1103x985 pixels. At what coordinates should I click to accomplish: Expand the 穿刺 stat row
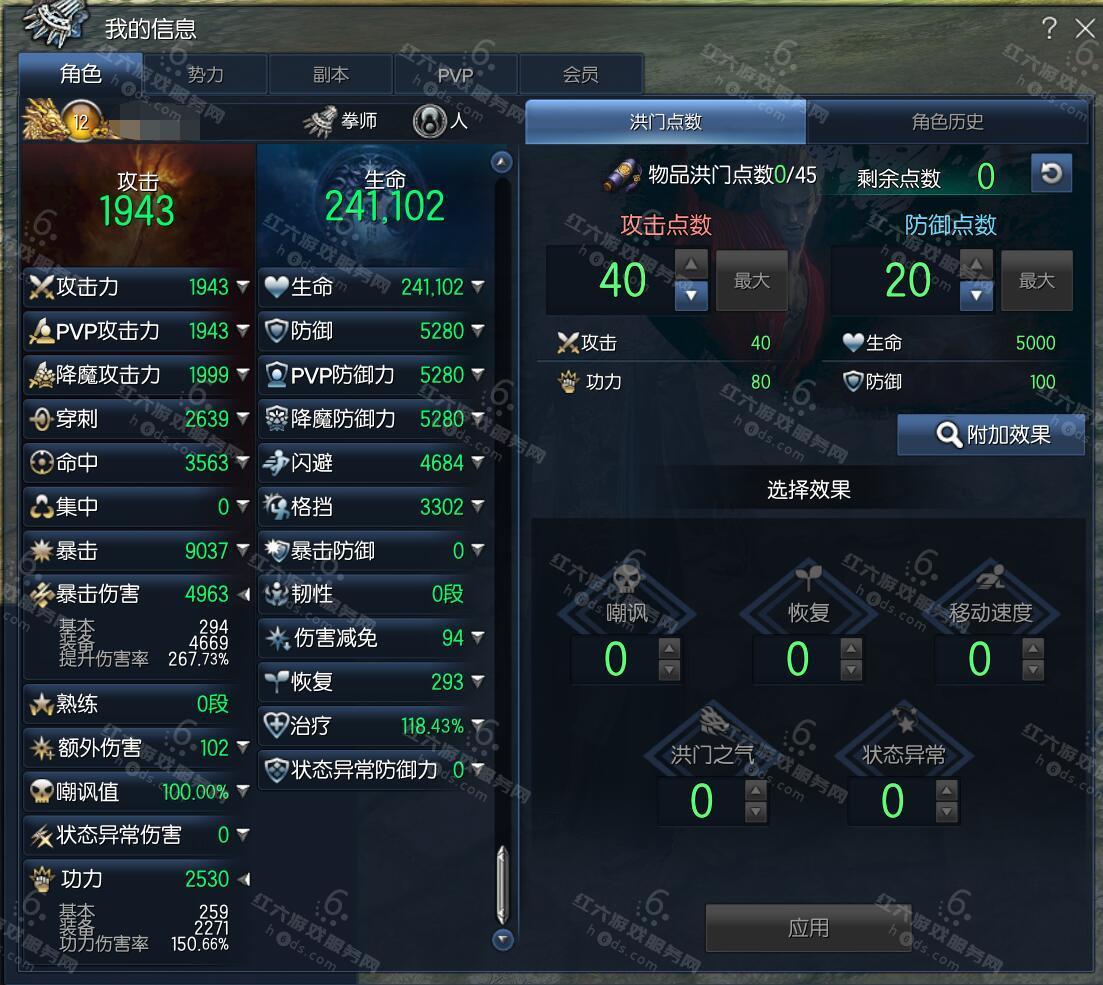pos(243,419)
